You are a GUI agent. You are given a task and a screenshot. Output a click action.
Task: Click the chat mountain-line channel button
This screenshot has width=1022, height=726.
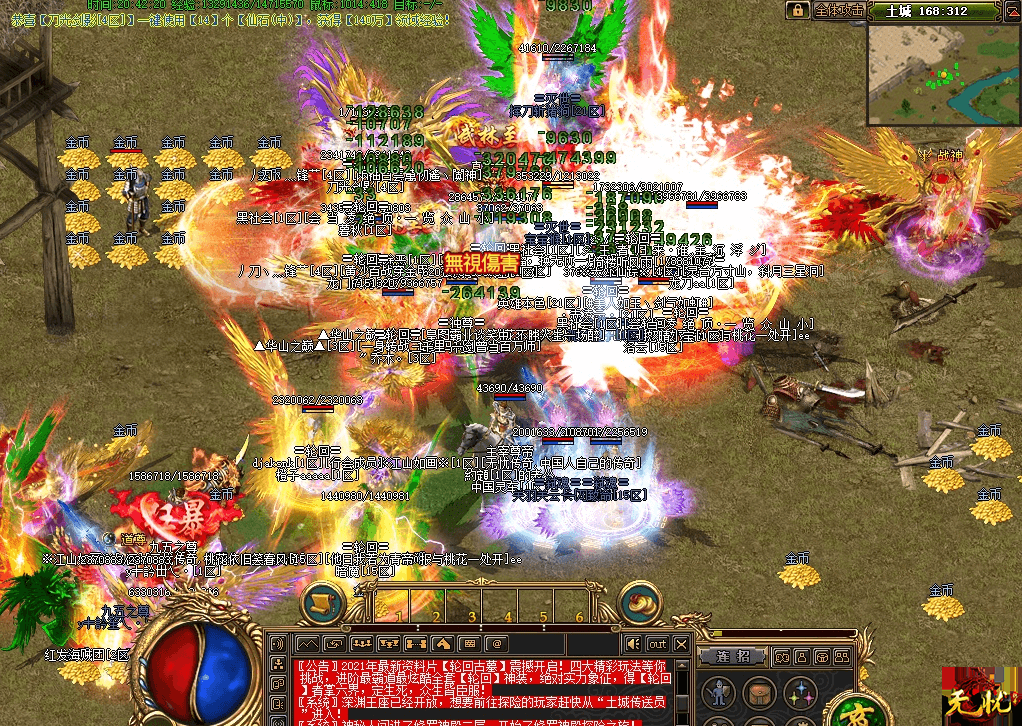[x=306, y=644]
